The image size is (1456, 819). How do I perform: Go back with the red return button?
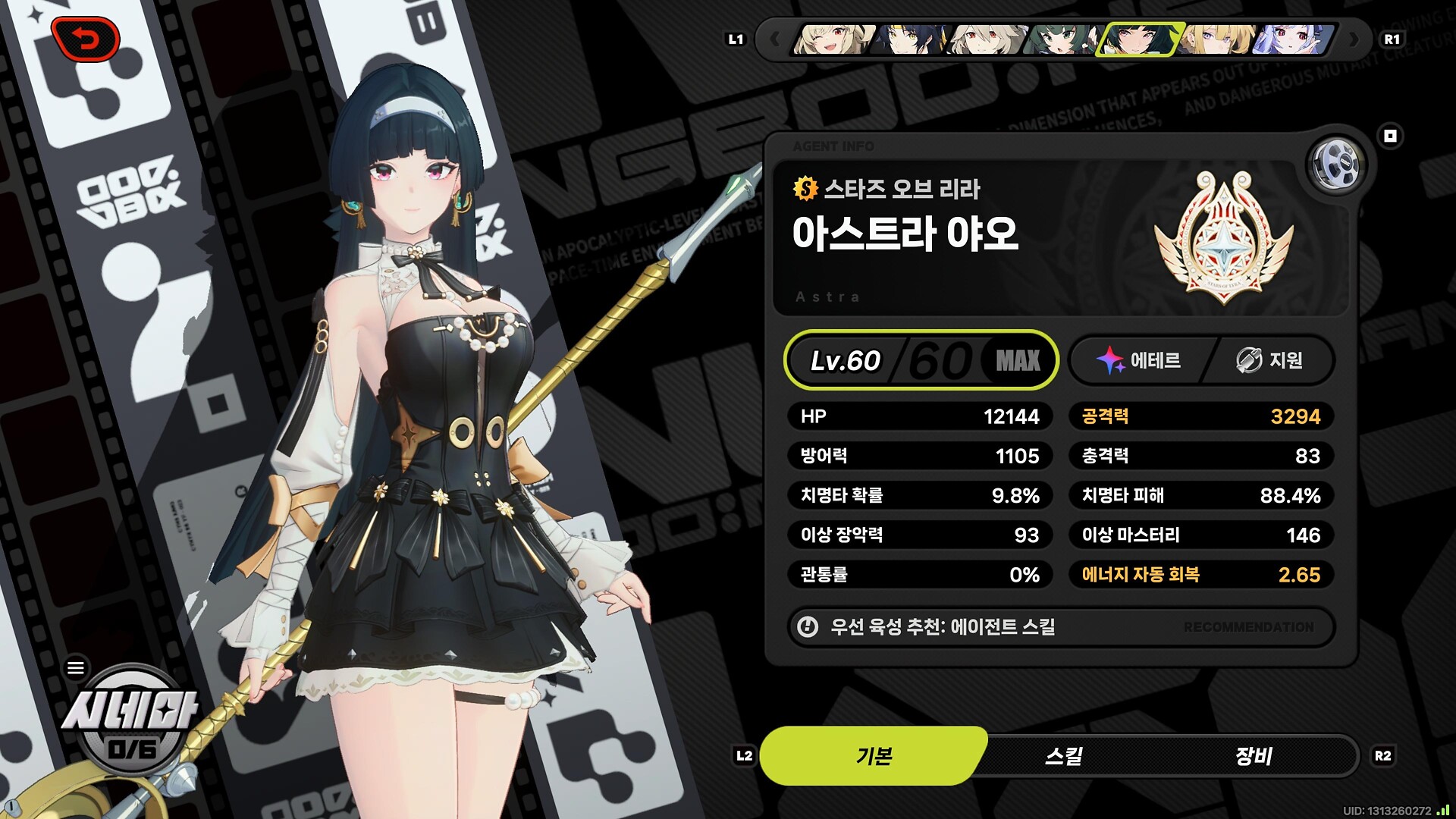[x=85, y=39]
